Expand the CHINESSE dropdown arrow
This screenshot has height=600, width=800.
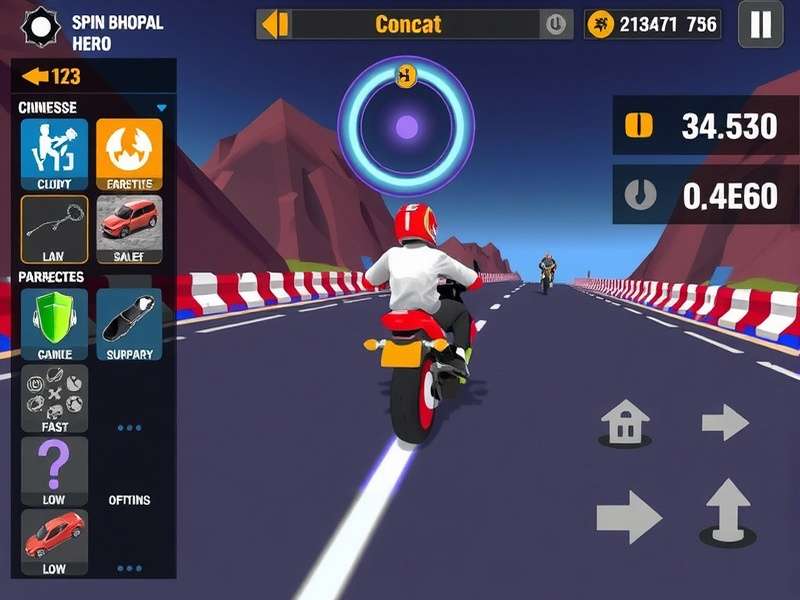pyautogui.click(x=161, y=108)
